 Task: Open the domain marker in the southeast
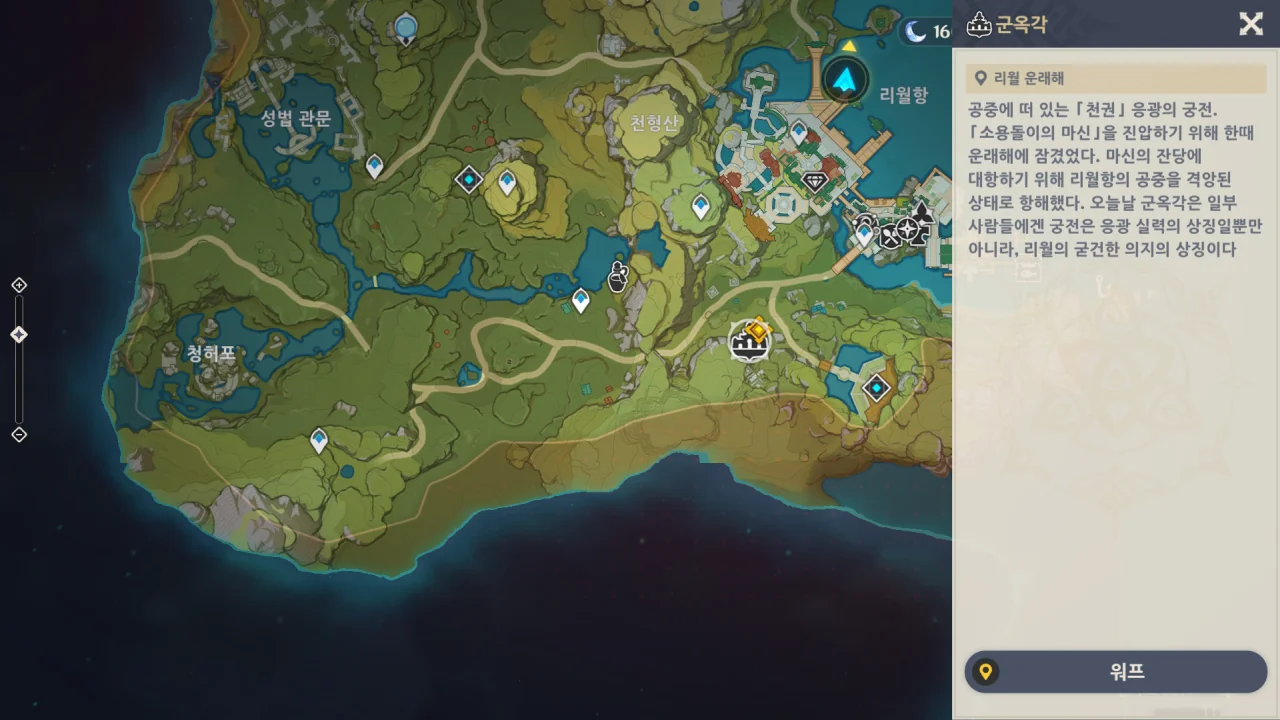[x=877, y=387]
